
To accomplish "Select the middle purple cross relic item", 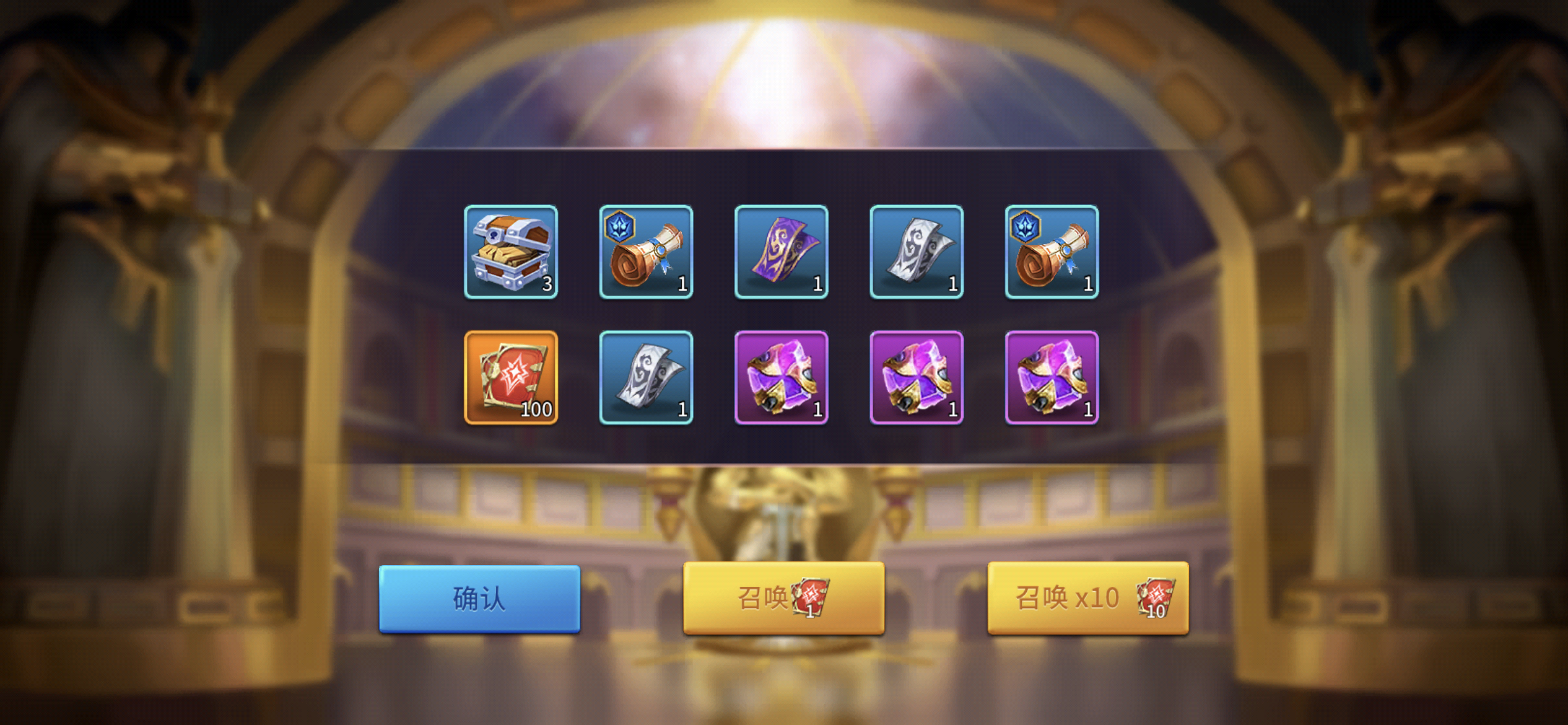I will point(915,378).
